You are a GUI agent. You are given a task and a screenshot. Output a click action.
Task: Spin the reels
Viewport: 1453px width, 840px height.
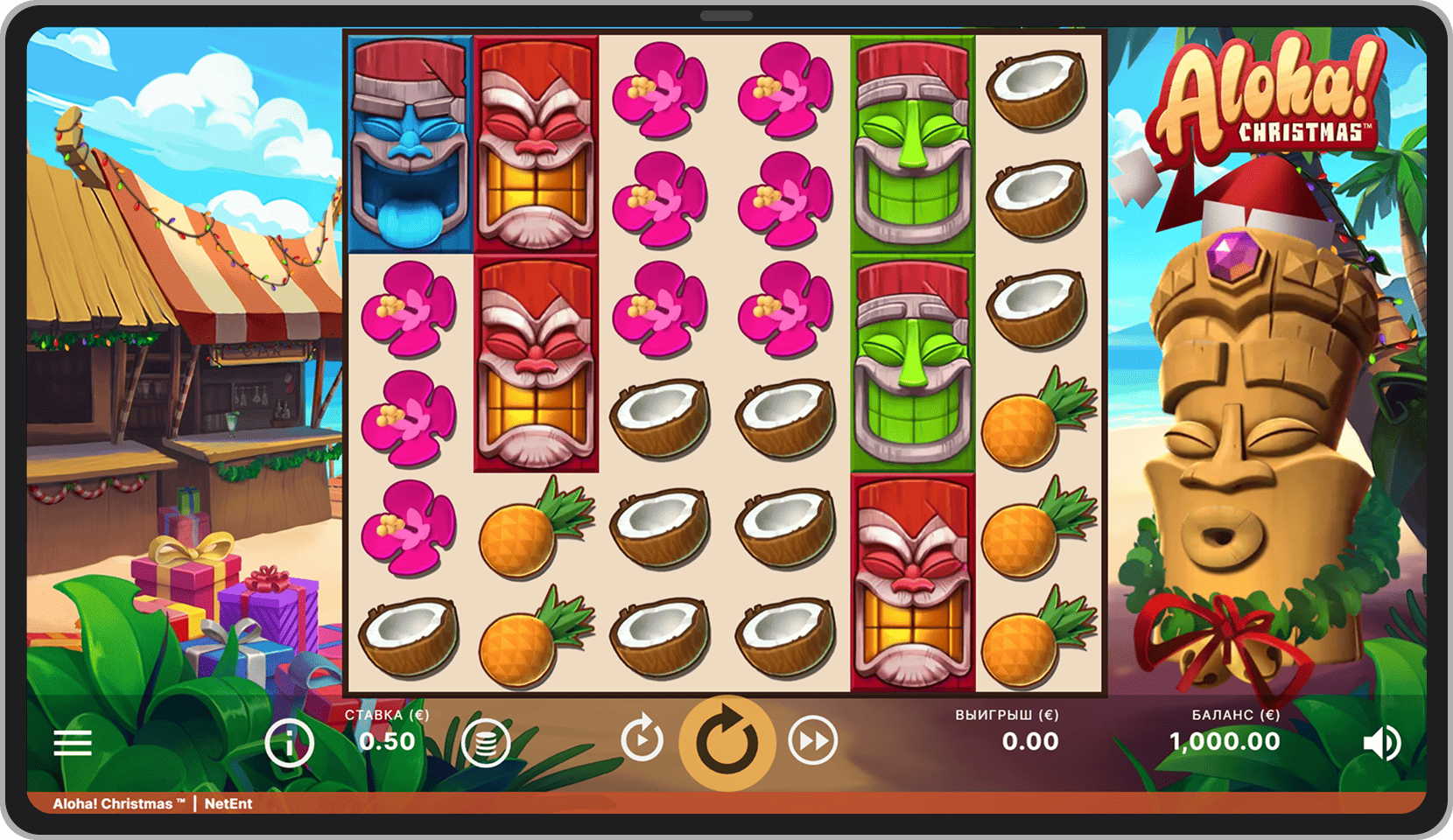tap(727, 743)
